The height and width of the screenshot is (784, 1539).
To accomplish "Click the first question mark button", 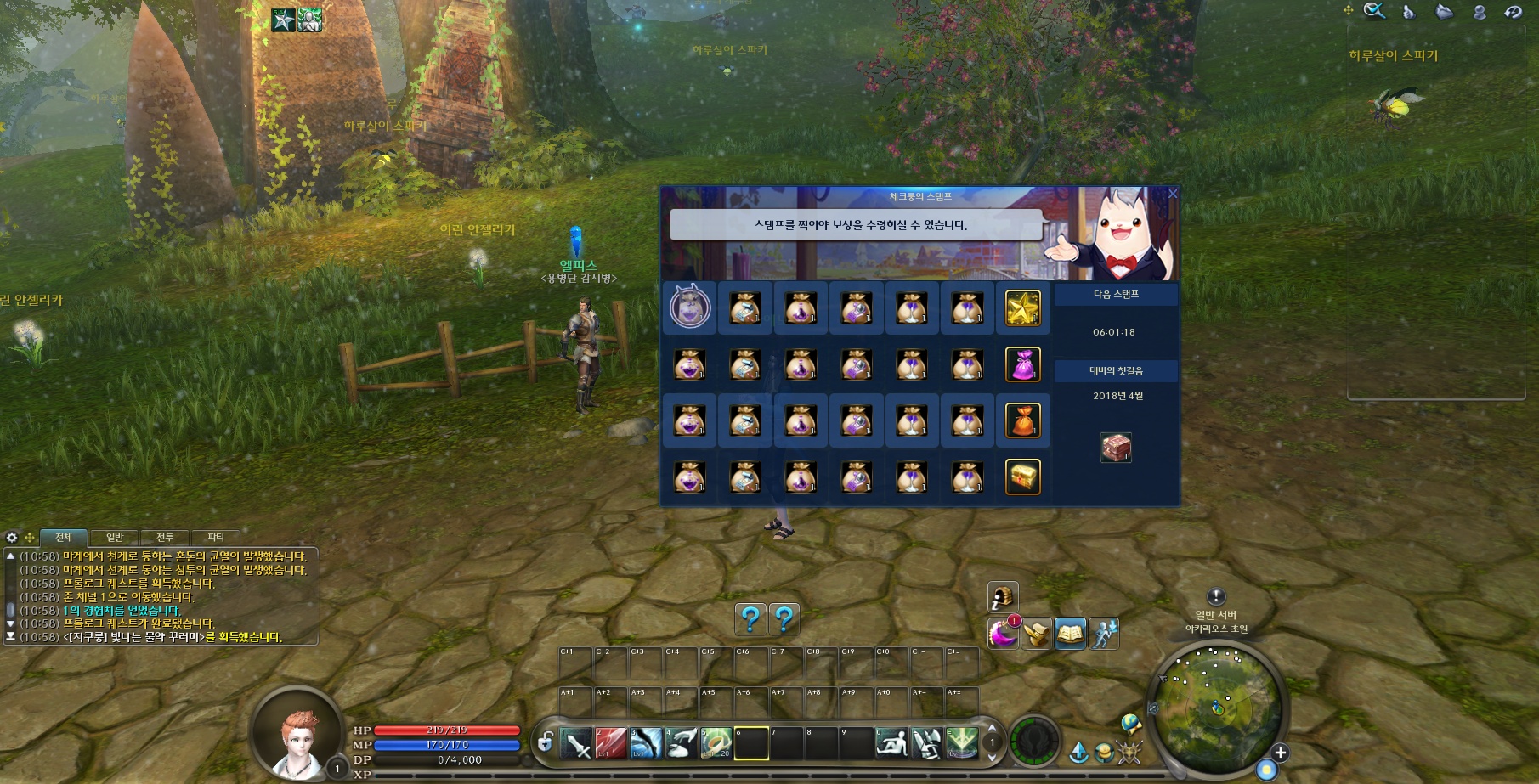I will [x=750, y=619].
